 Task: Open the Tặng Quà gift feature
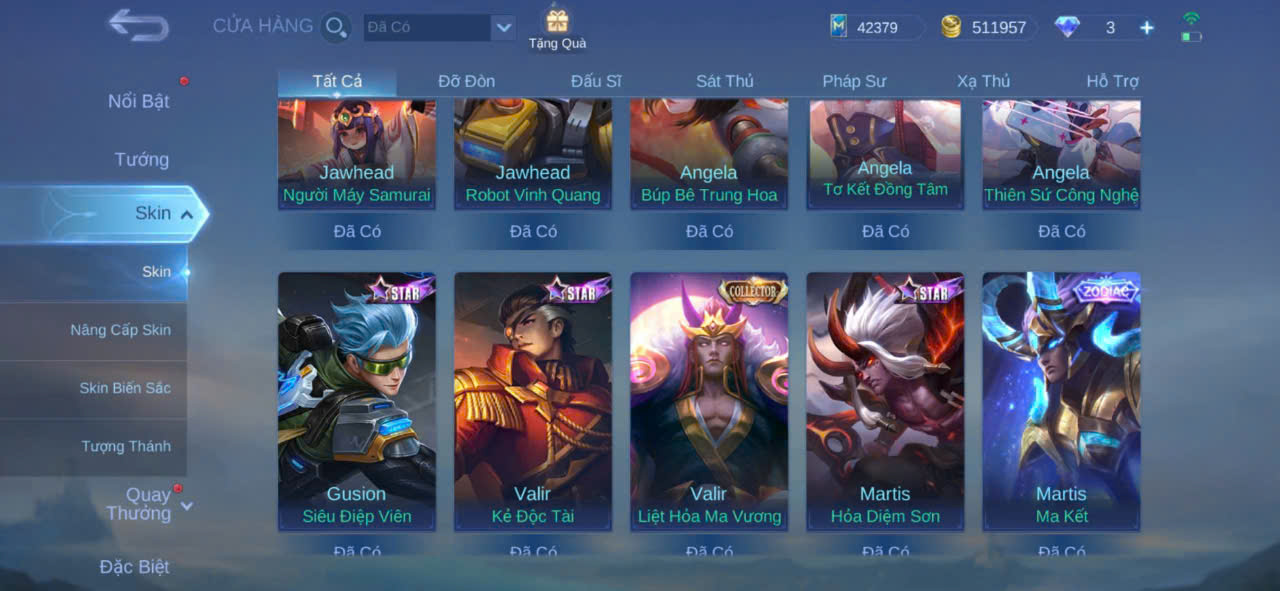(557, 28)
